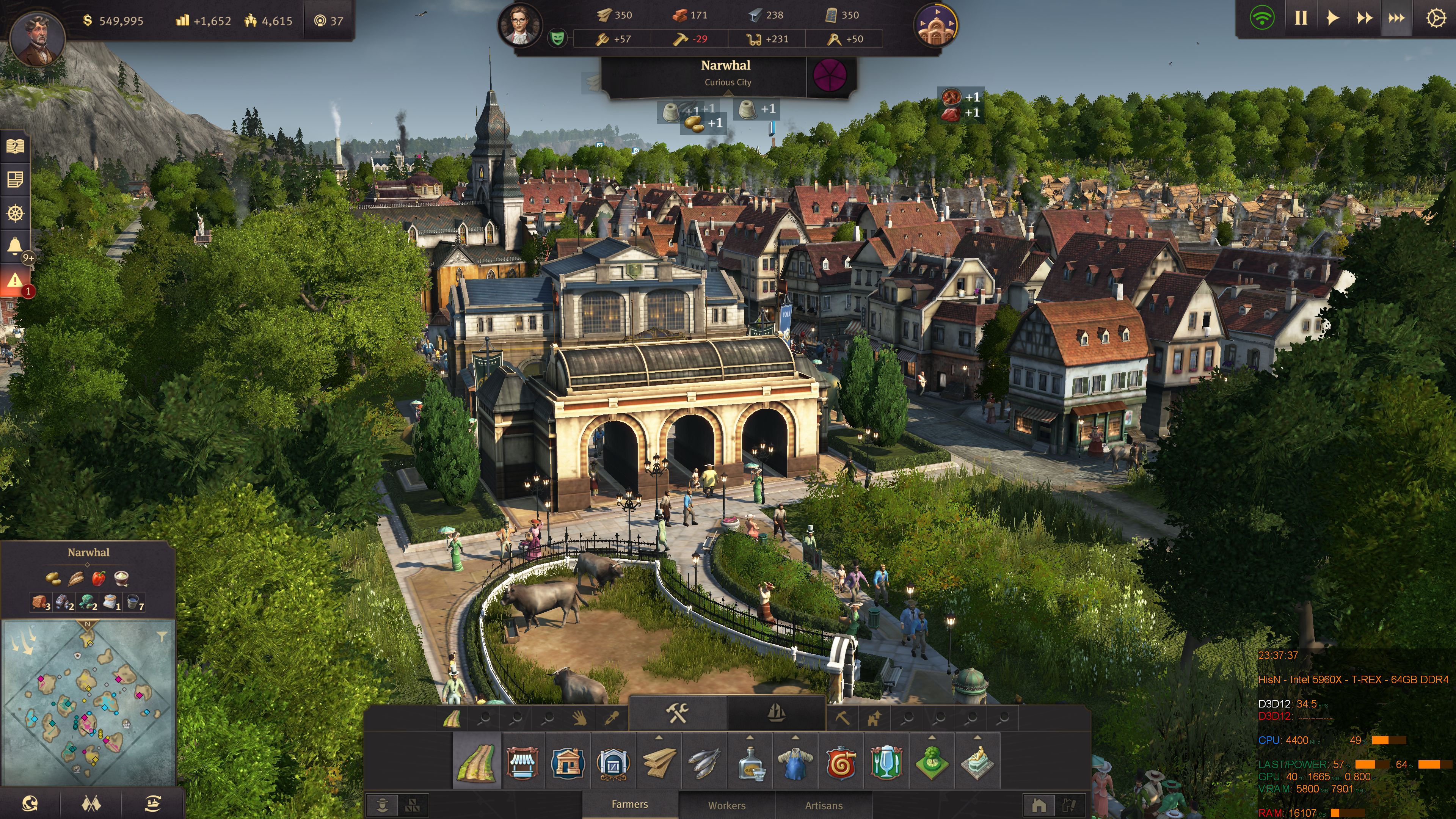Open the ship construction tab
Viewport: 1456px width, 819px height.
tap(777, 714)
